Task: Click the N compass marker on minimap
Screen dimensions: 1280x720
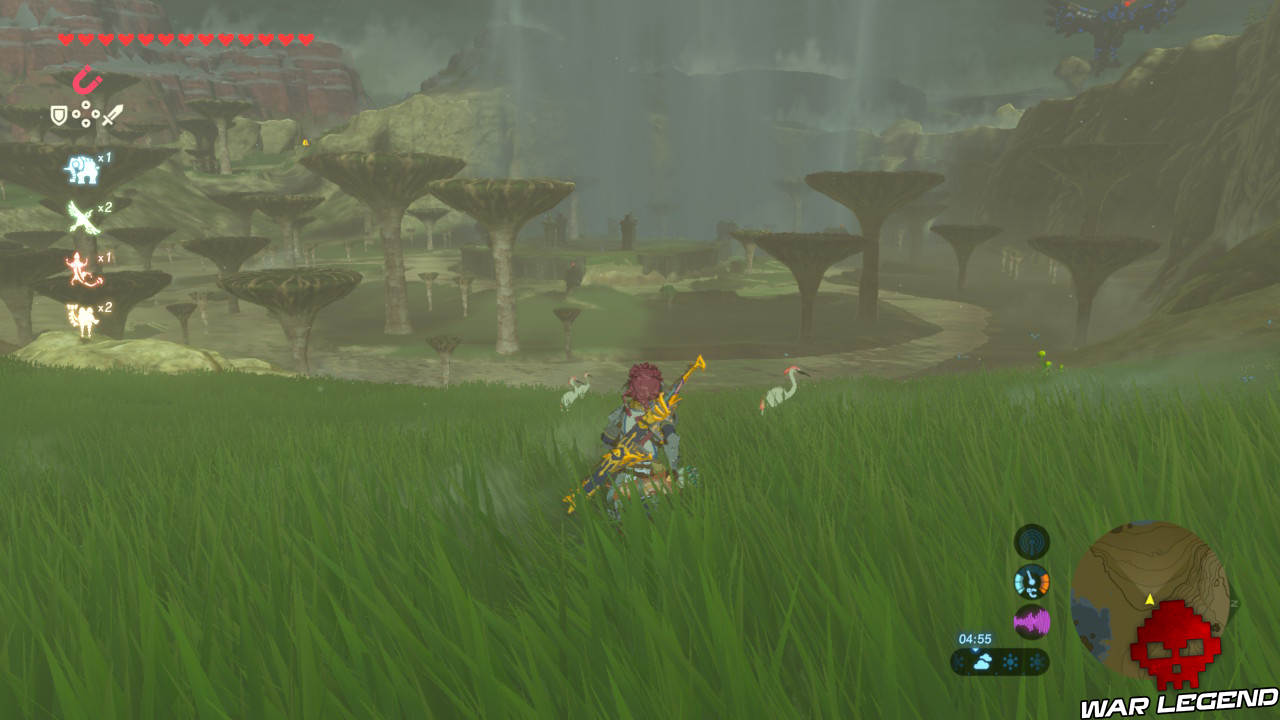Action: tap(1235, 602)
